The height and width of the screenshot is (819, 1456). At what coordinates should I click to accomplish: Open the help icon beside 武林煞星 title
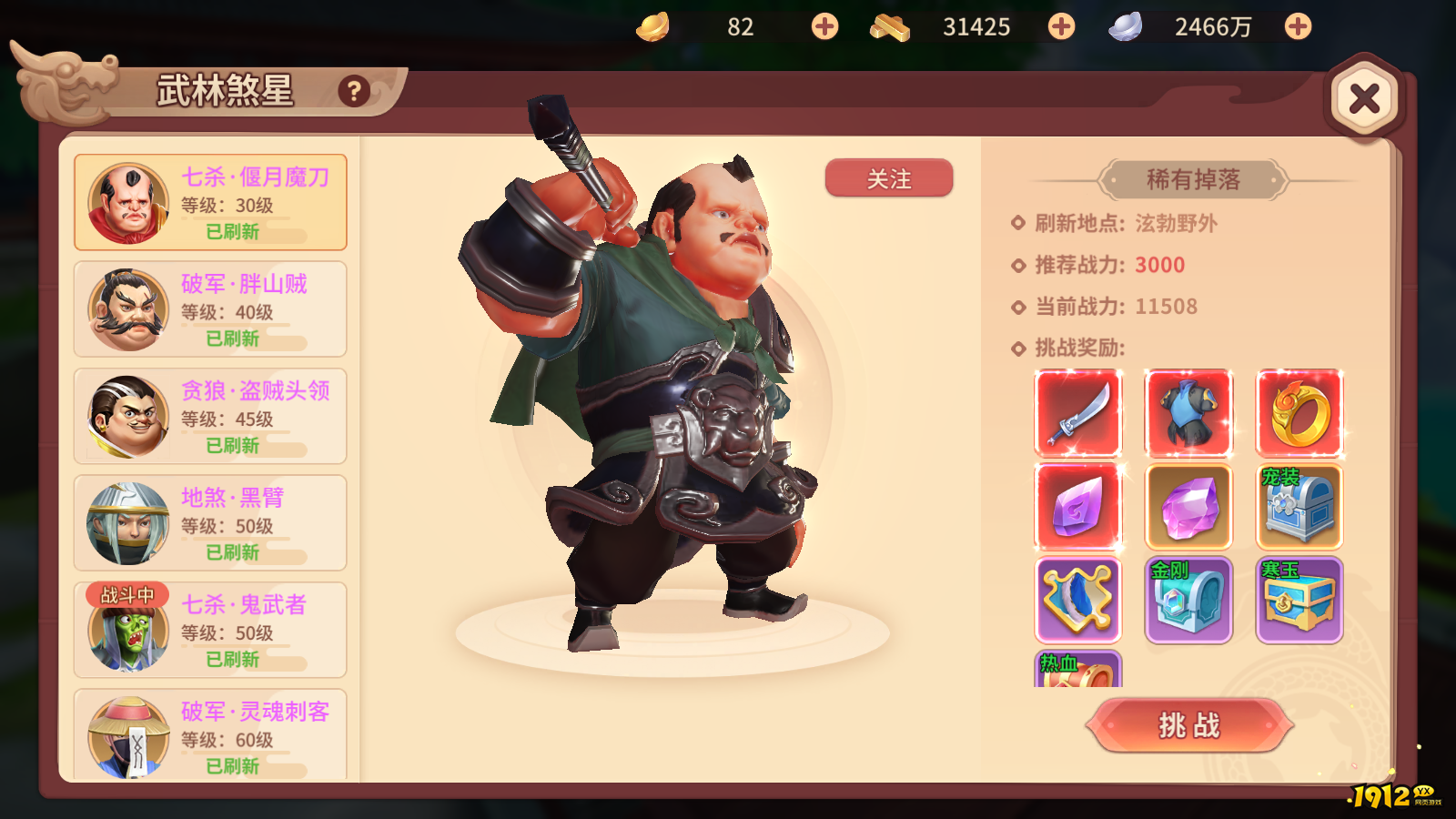tap(353, 91)
